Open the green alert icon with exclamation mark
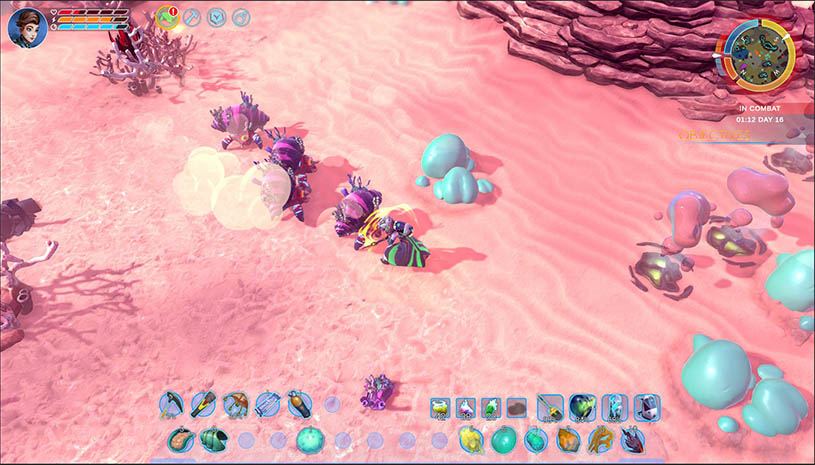815x465 pixels. tap(167, 16)
